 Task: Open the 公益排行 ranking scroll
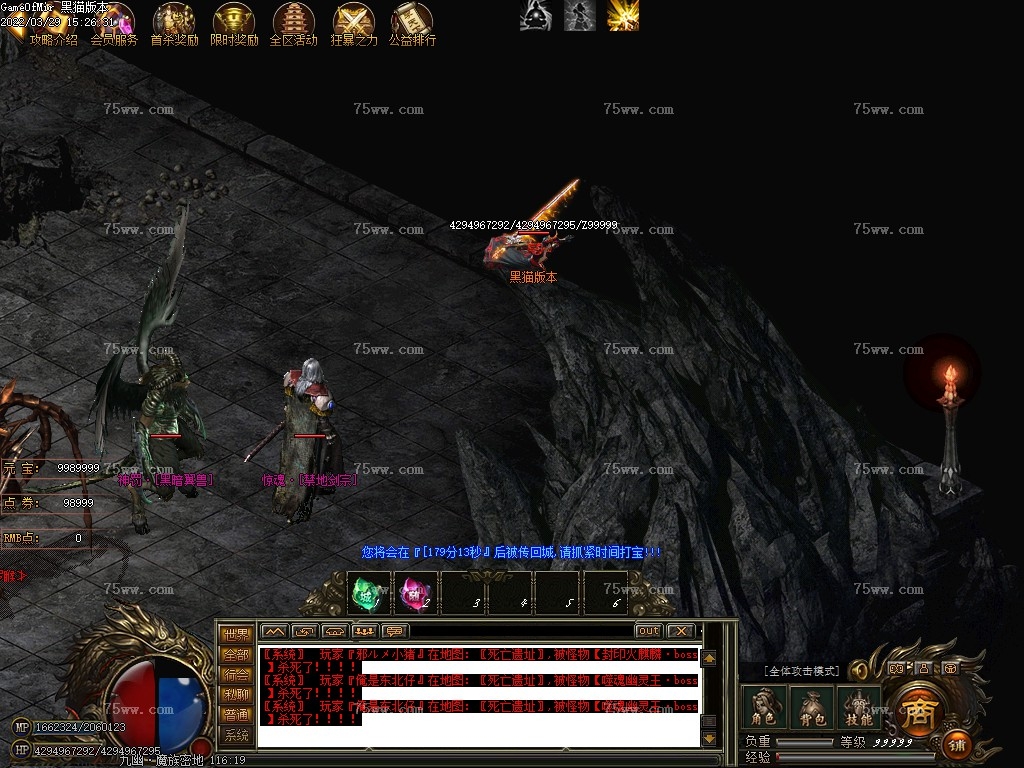(x=412, y=22)
